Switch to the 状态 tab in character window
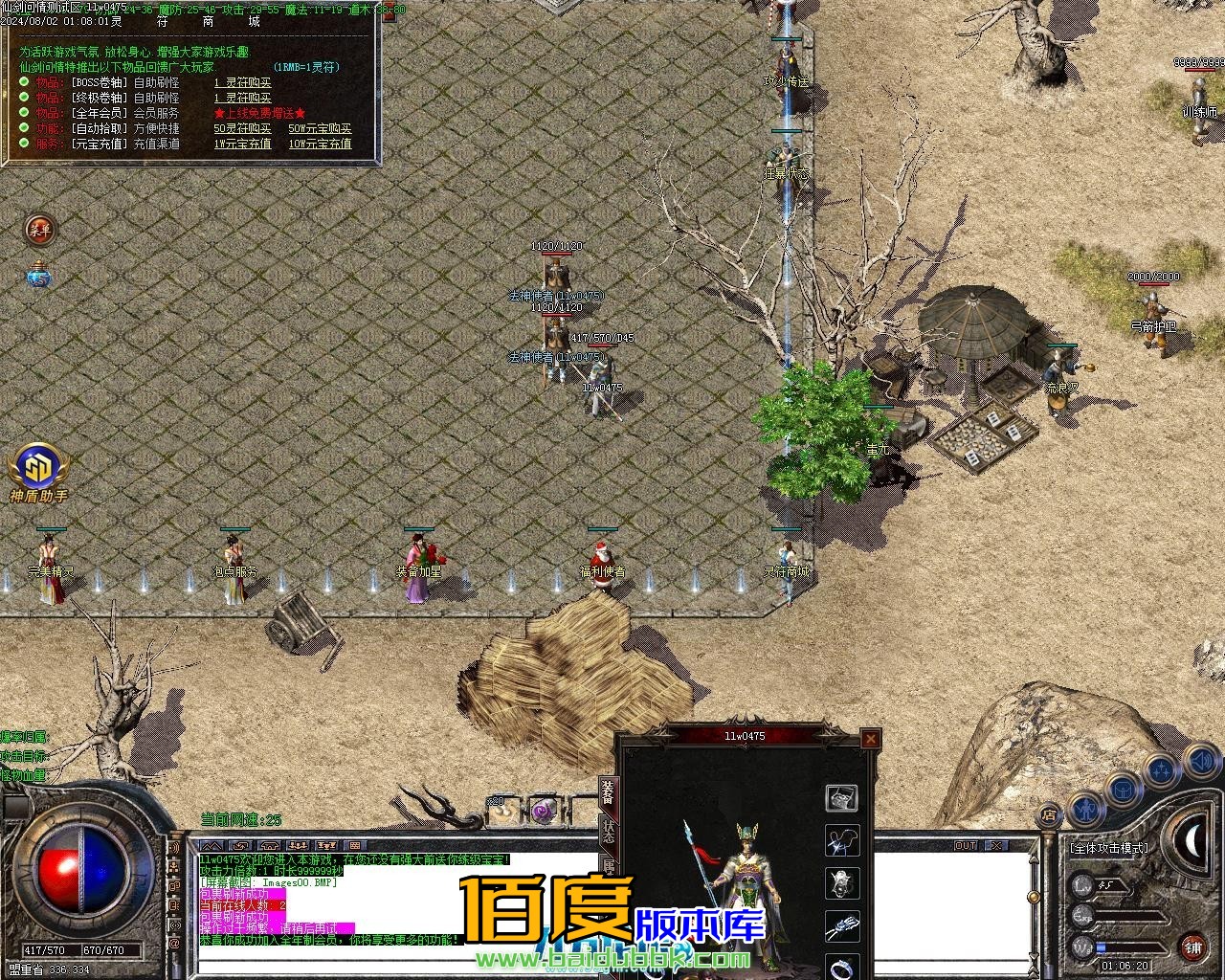 click(609, 833)
